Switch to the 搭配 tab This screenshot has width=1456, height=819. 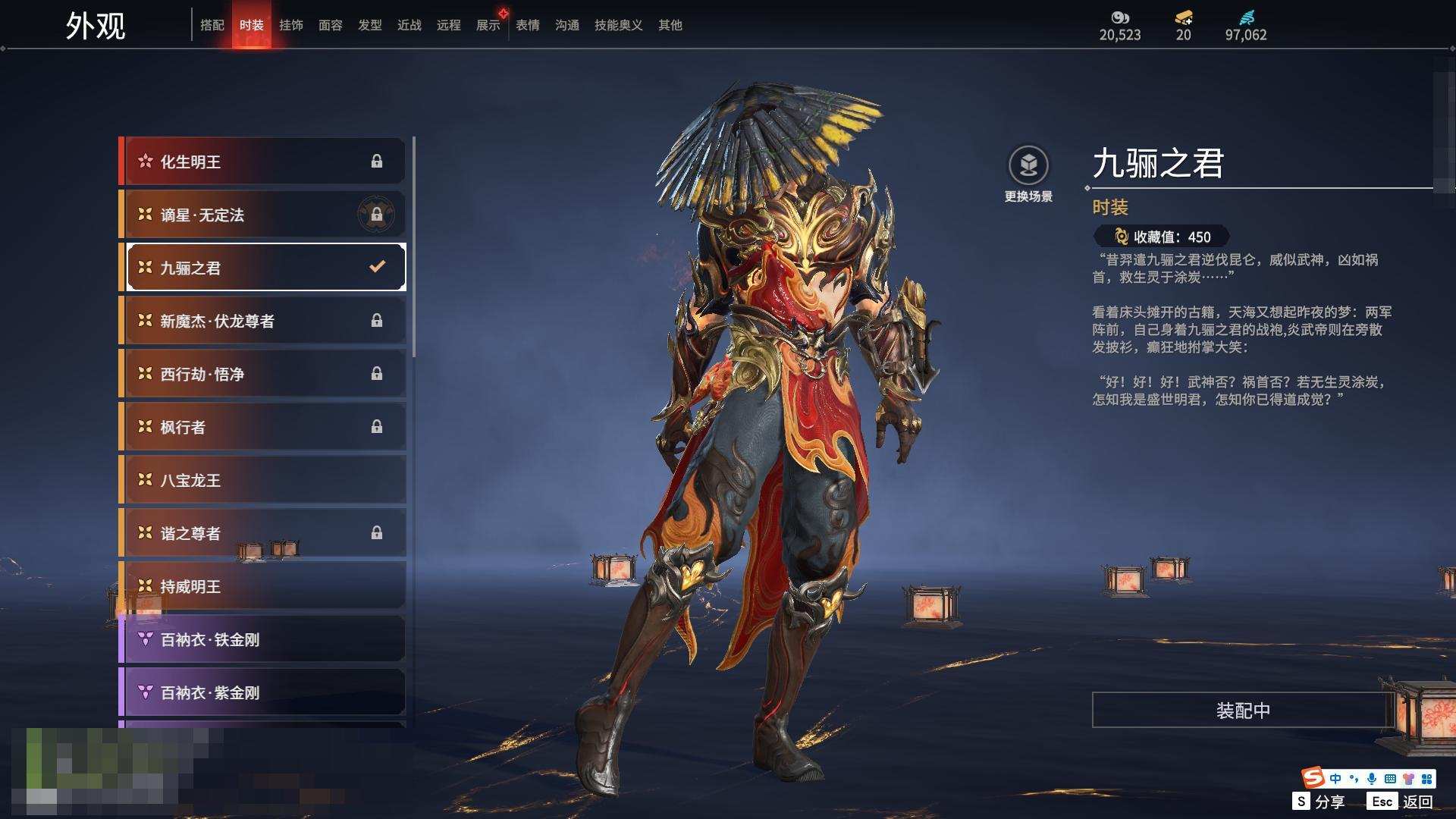212,25
